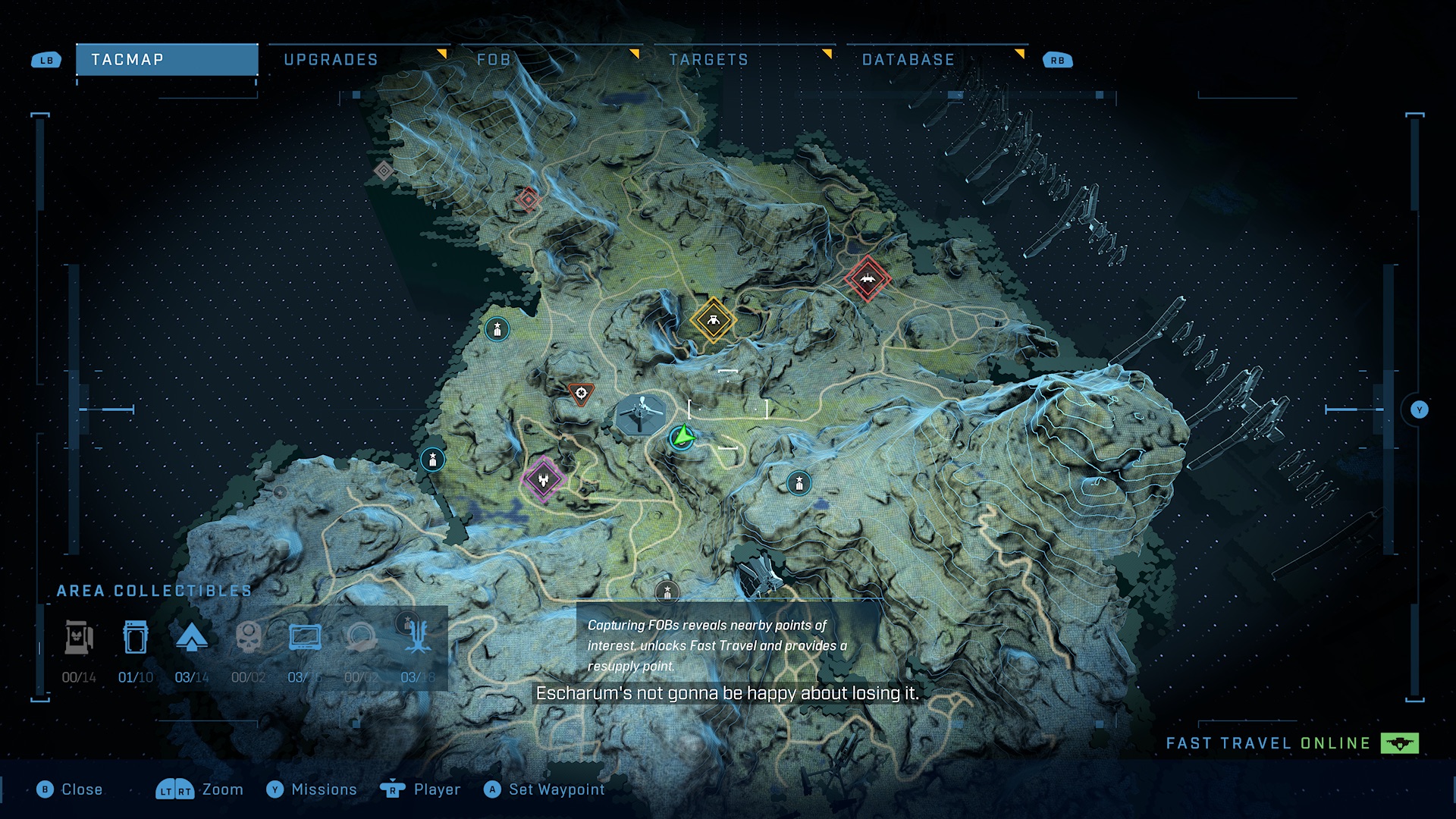Select the yellow diamond mission marker

[x=713, y=320]
